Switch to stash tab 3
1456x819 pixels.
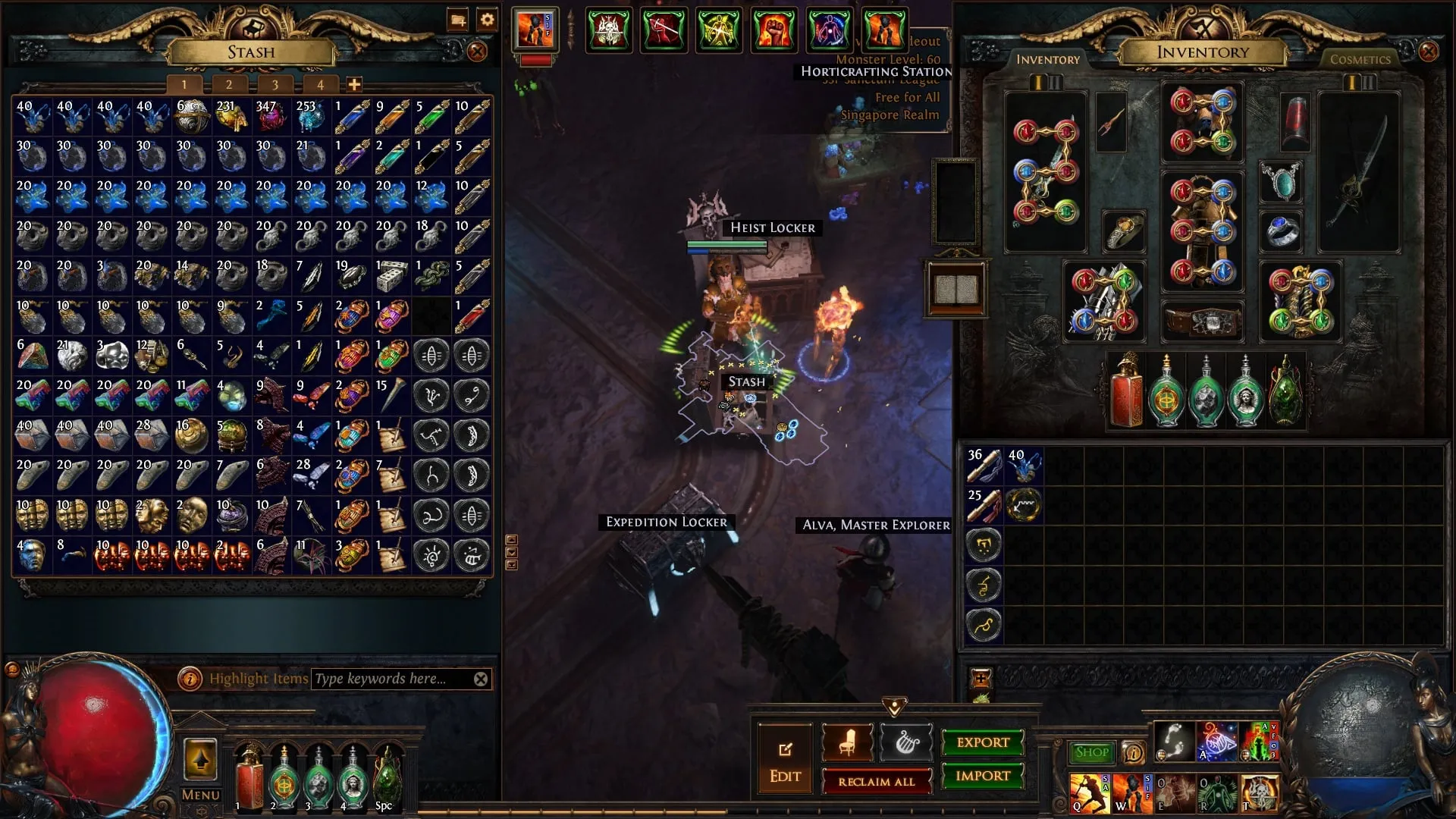click(x=275, y=85)
